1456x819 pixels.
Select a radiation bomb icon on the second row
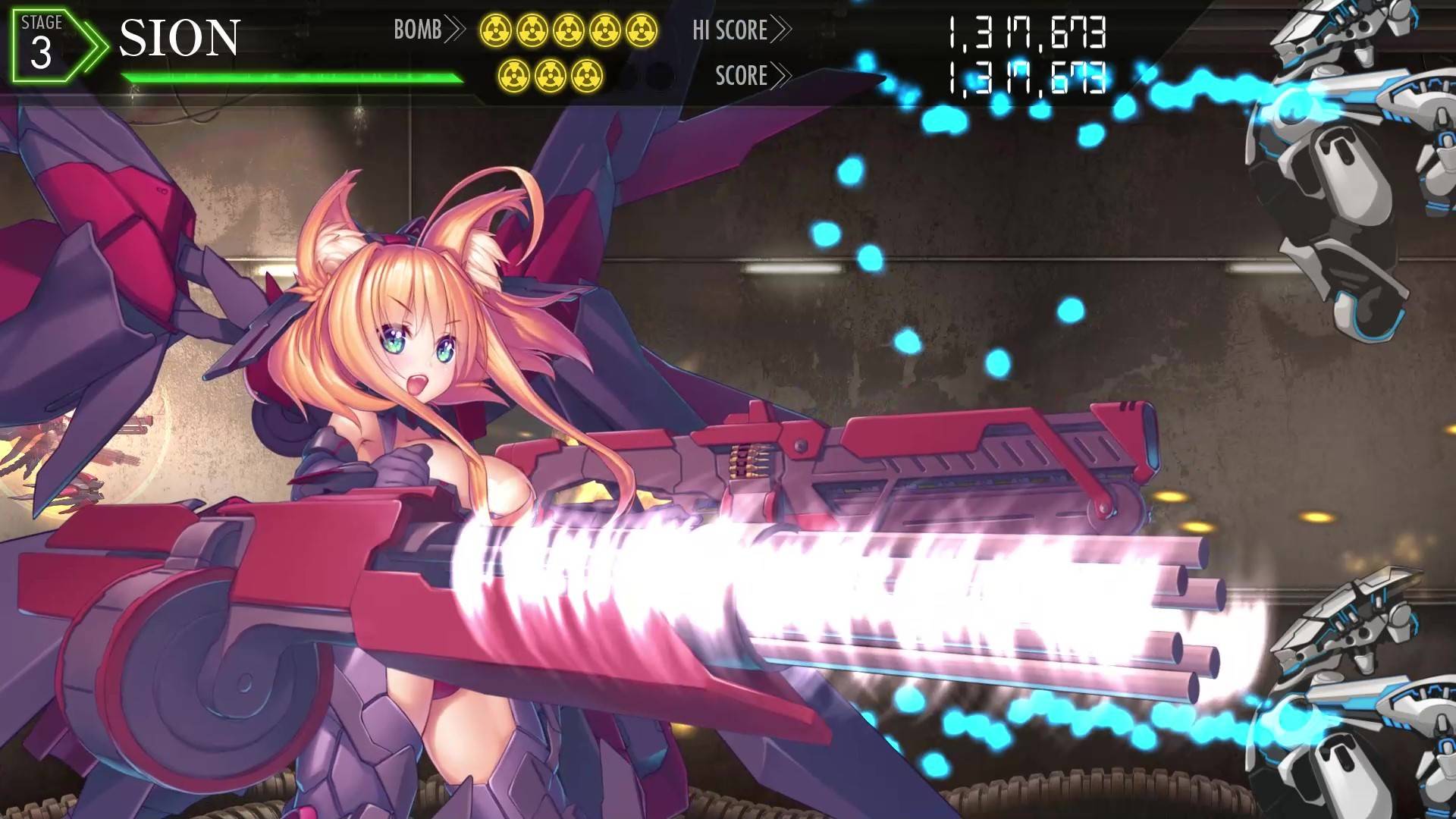(551, 76)
